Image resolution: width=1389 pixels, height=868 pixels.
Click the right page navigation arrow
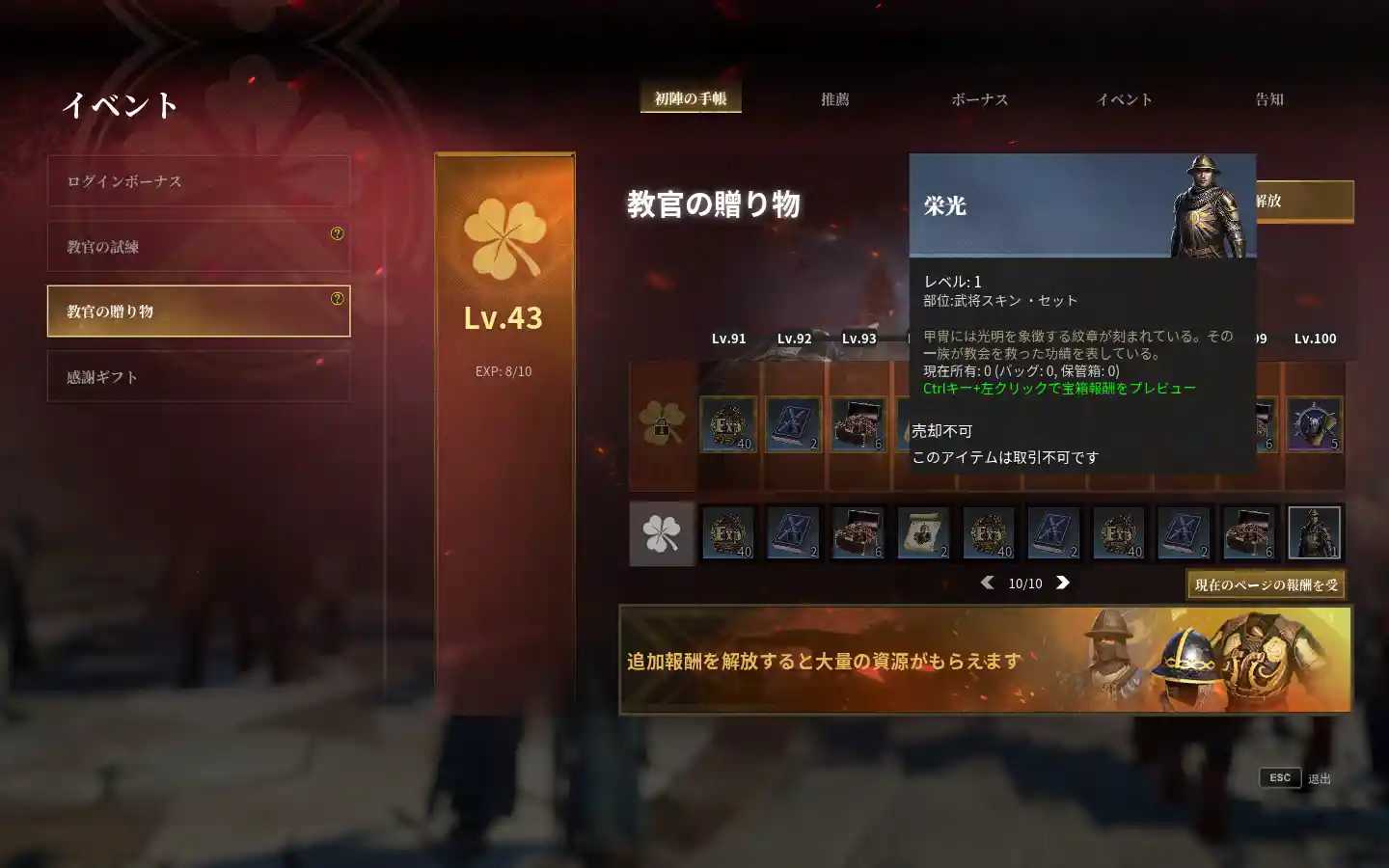point(1064,583)
